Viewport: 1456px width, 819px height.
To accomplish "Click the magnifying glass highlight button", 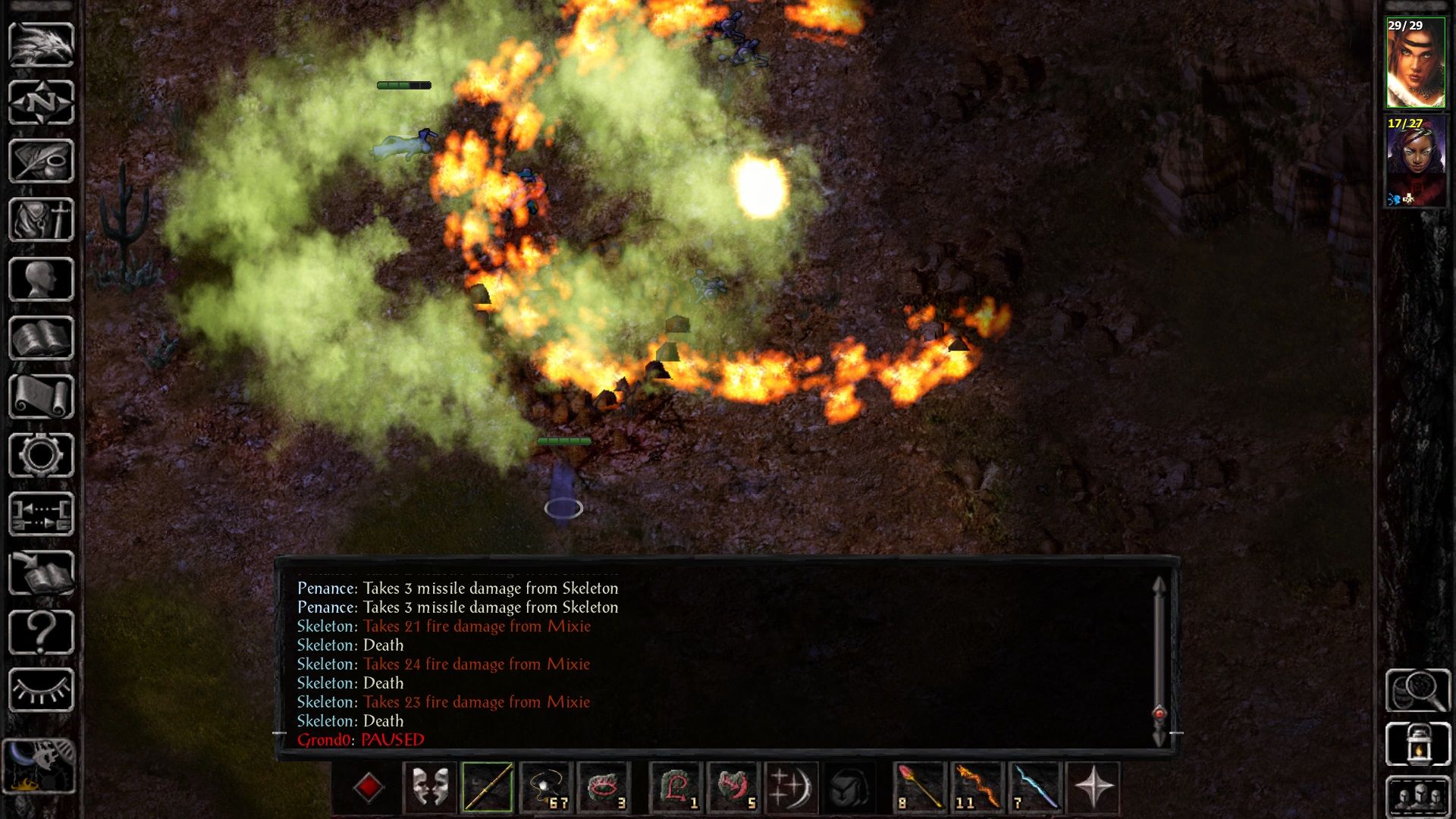I will 1417,690.
